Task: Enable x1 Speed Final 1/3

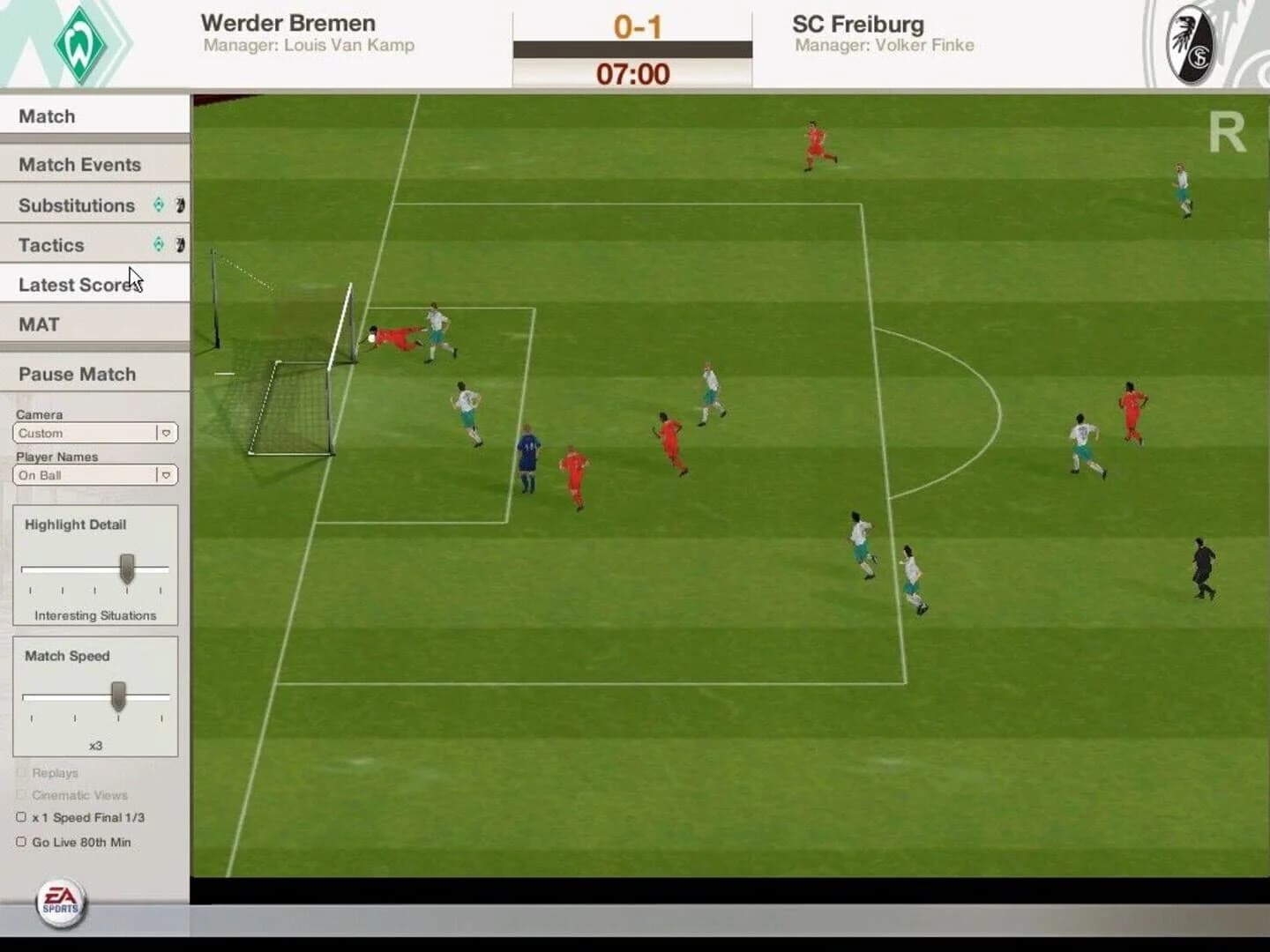Action: (x=21, y=816)
